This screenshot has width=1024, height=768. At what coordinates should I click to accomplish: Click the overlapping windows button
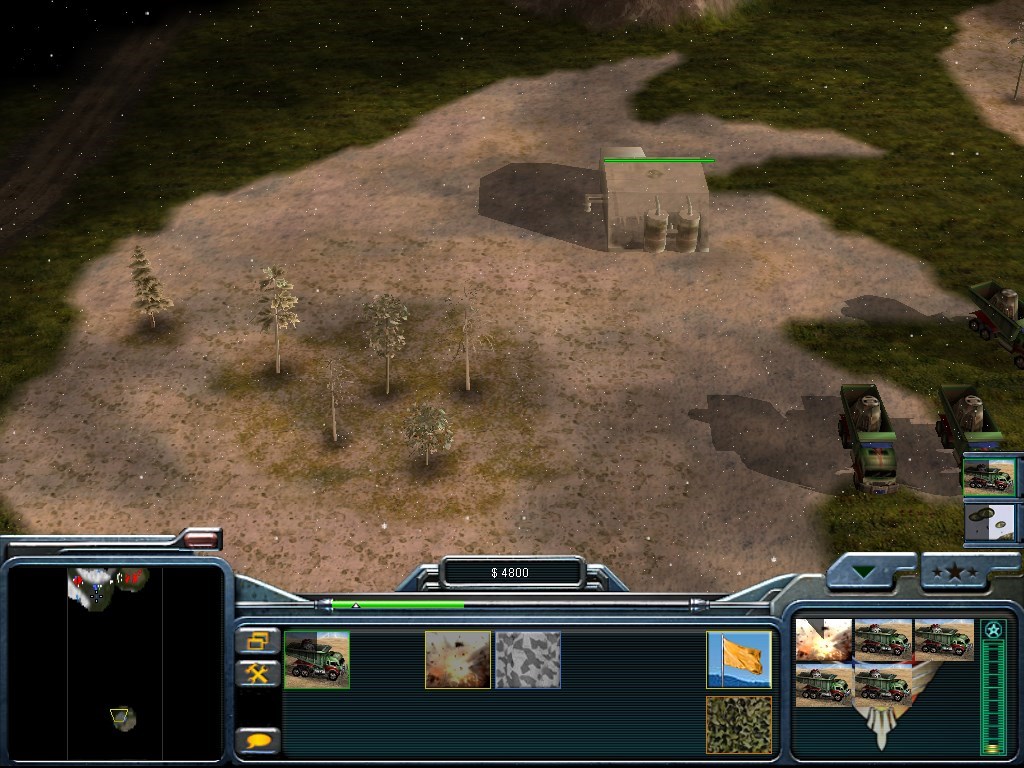pos(258,641)
